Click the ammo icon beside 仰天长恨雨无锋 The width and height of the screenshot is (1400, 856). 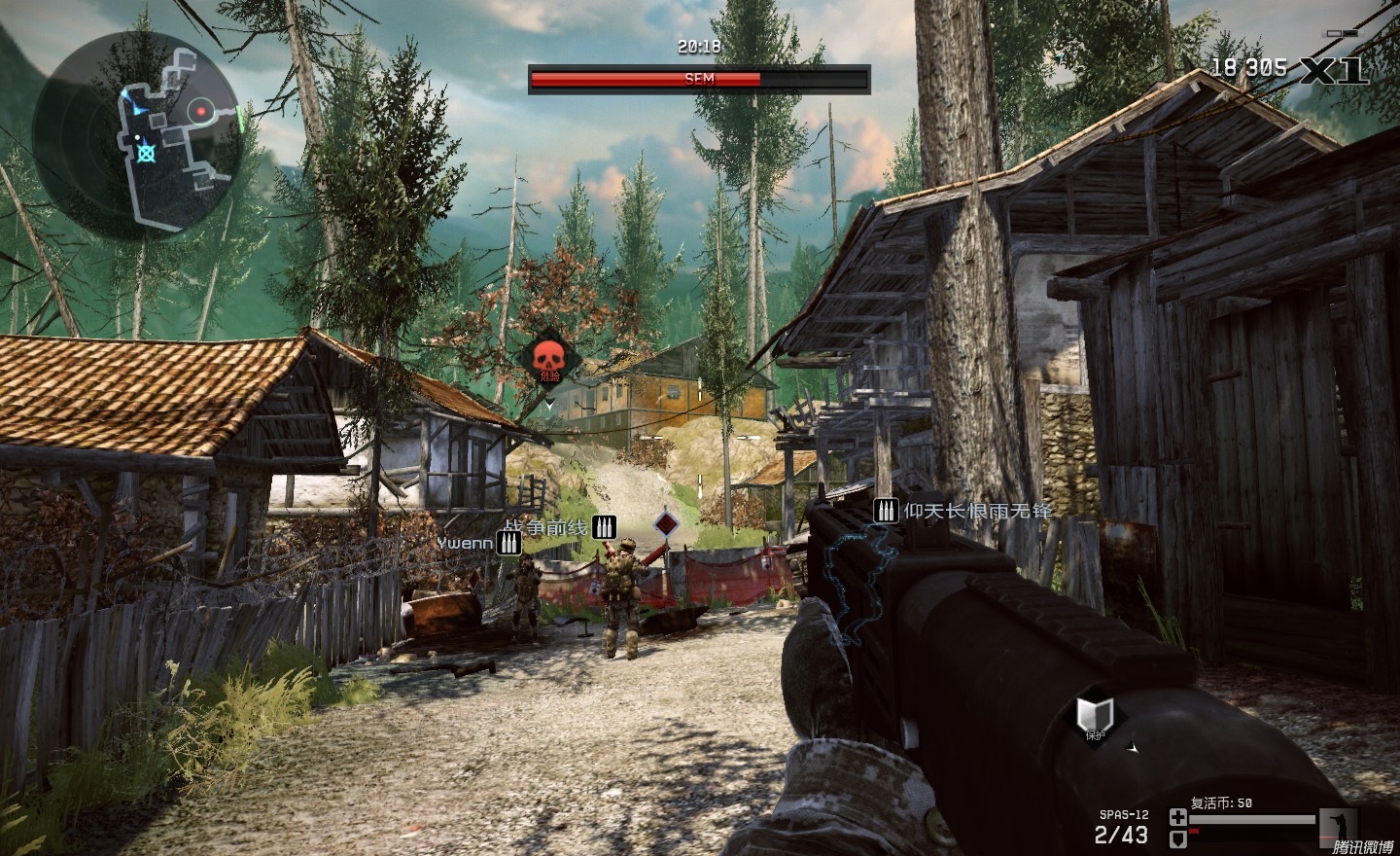886,510
